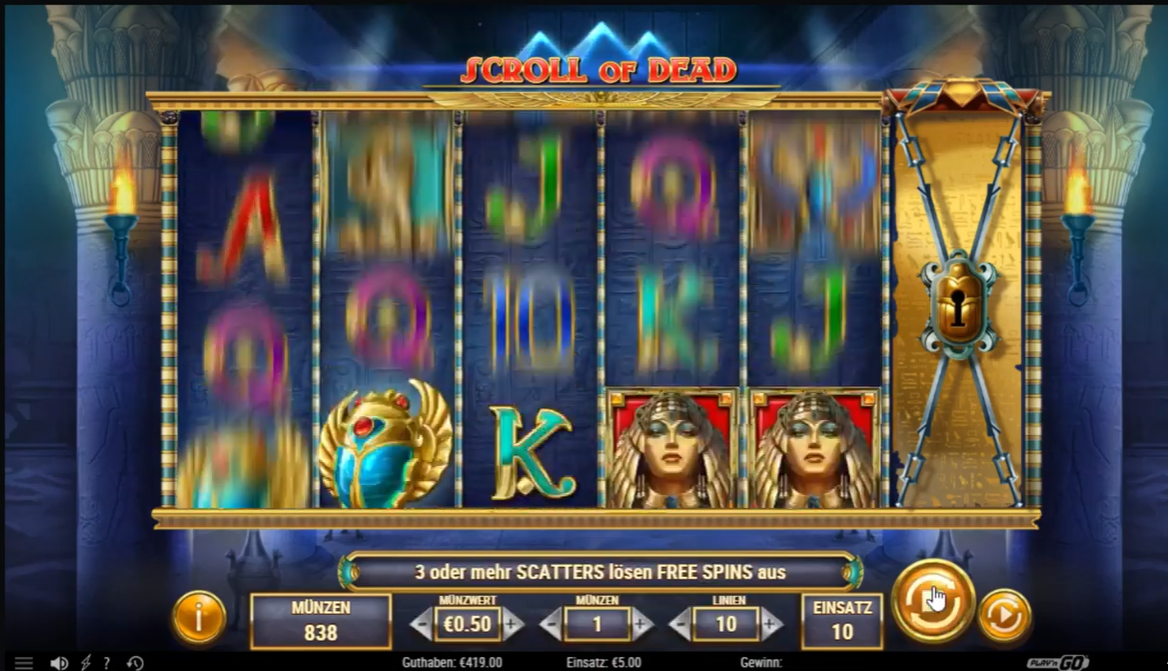
Task: Toggle the lightning bolt fast-play icon
Action: coord(85,662)
